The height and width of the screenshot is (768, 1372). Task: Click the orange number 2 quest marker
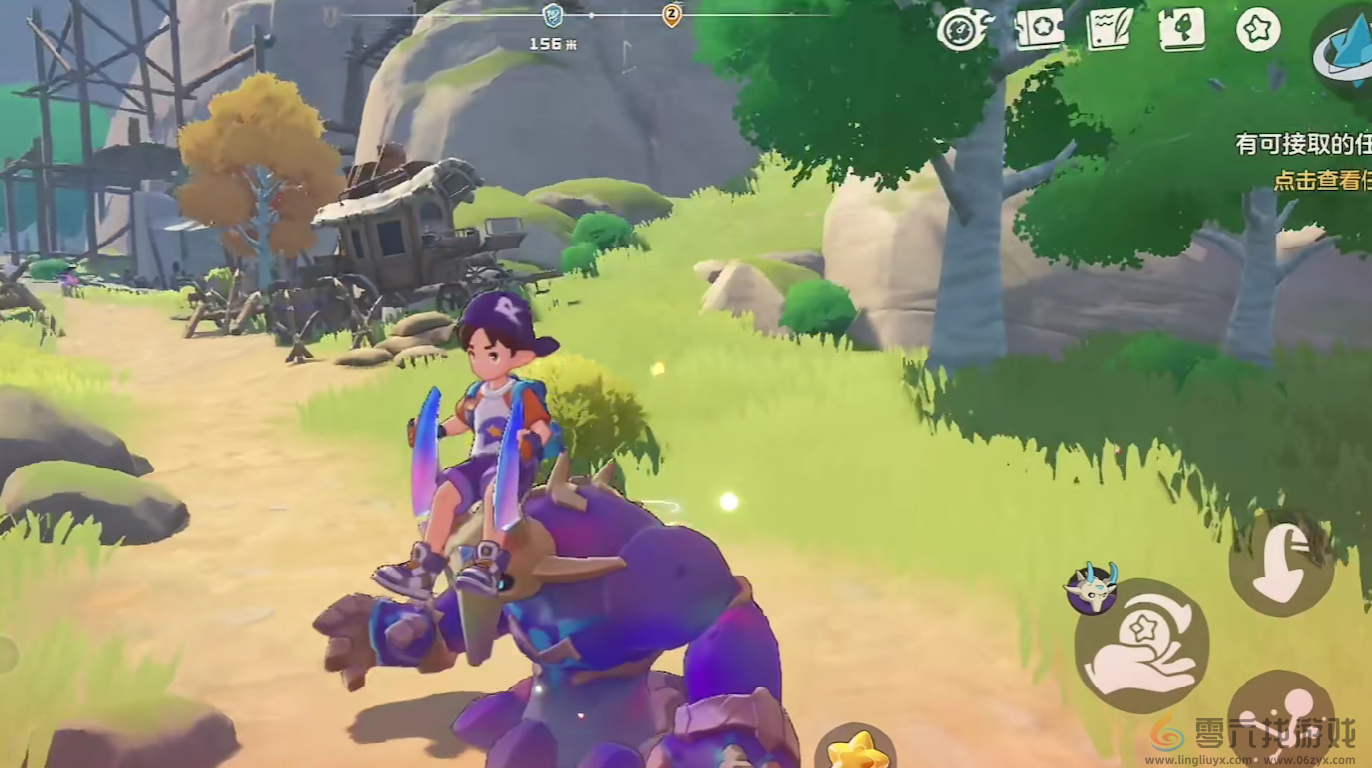(672, 15)
